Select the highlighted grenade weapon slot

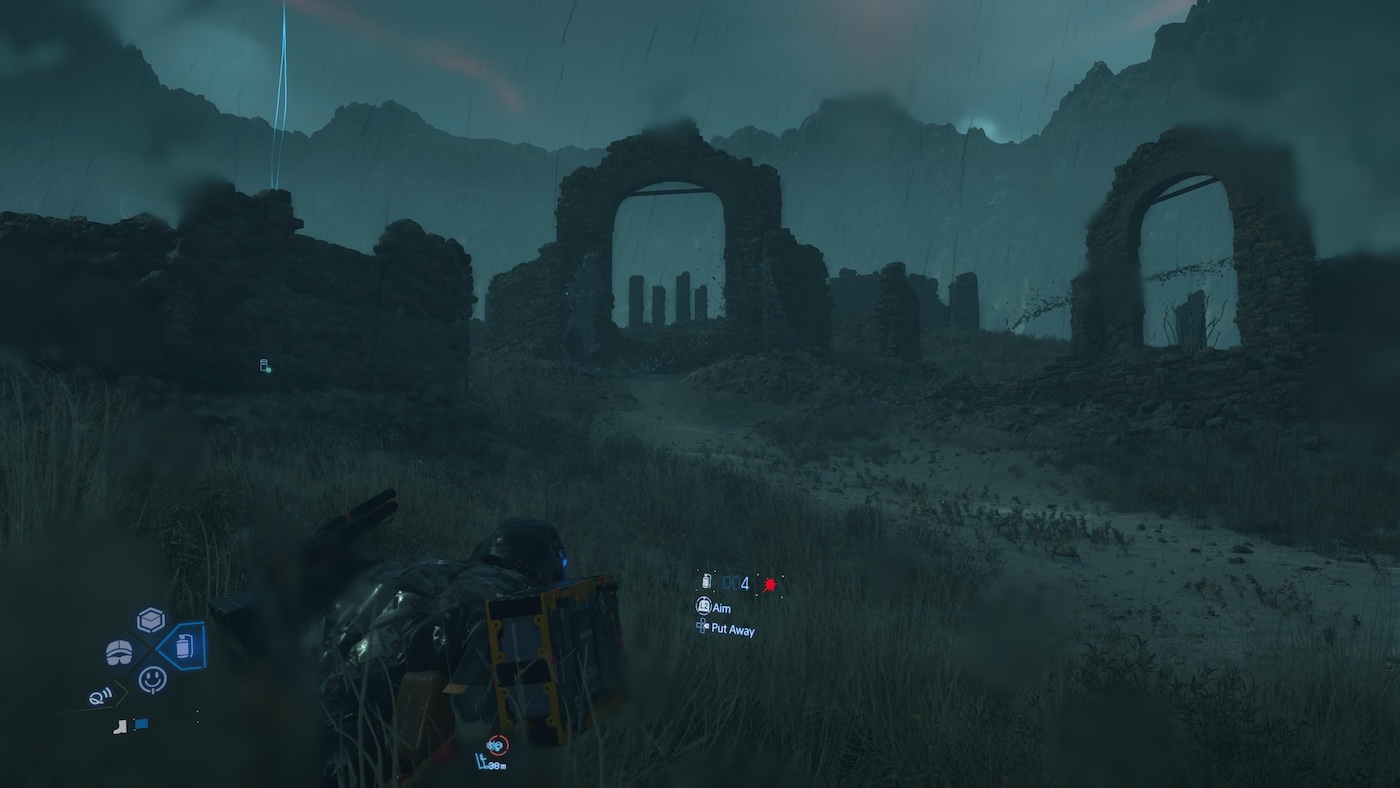183,647
